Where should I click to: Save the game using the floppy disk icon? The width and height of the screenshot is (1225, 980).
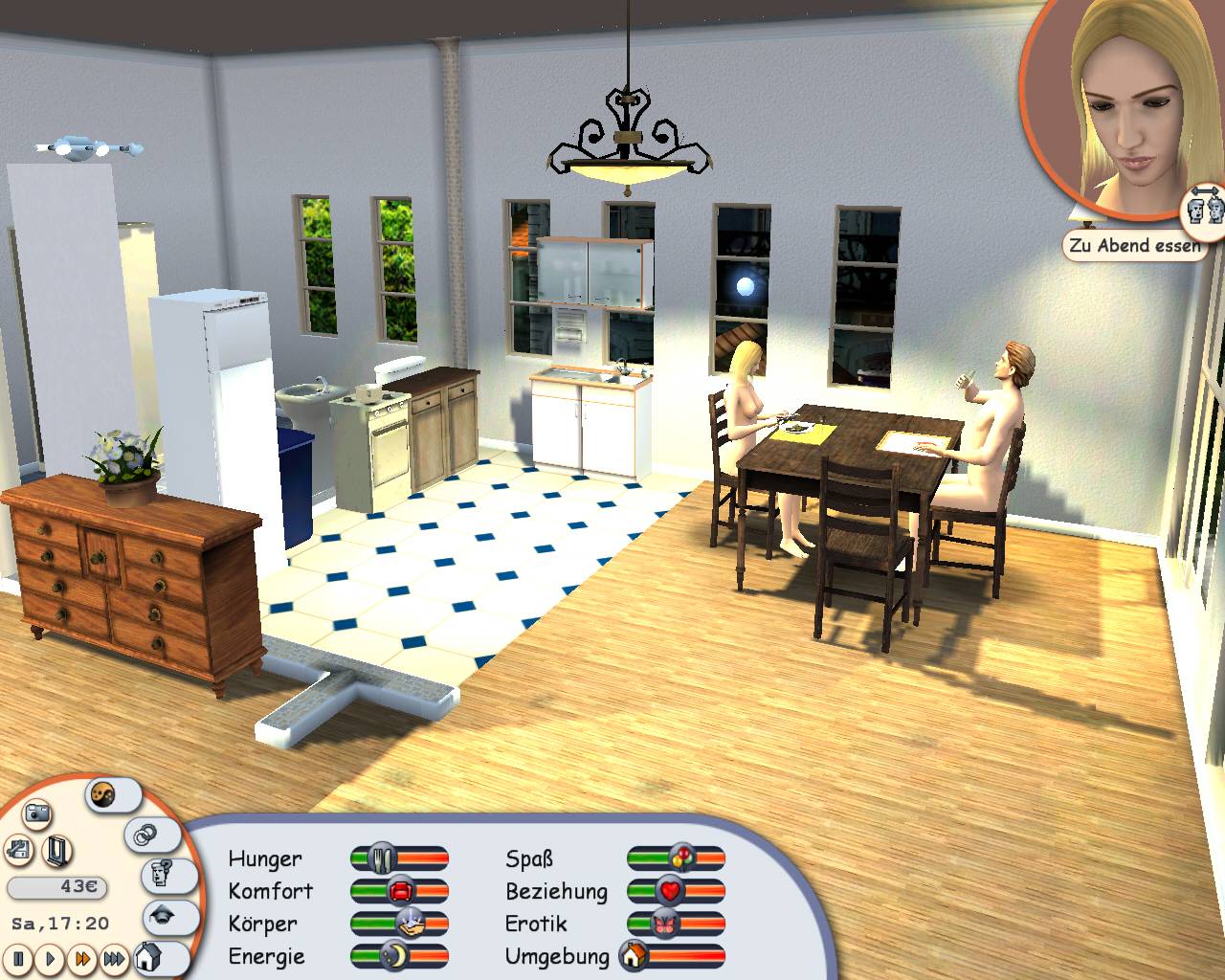(18, 849)
